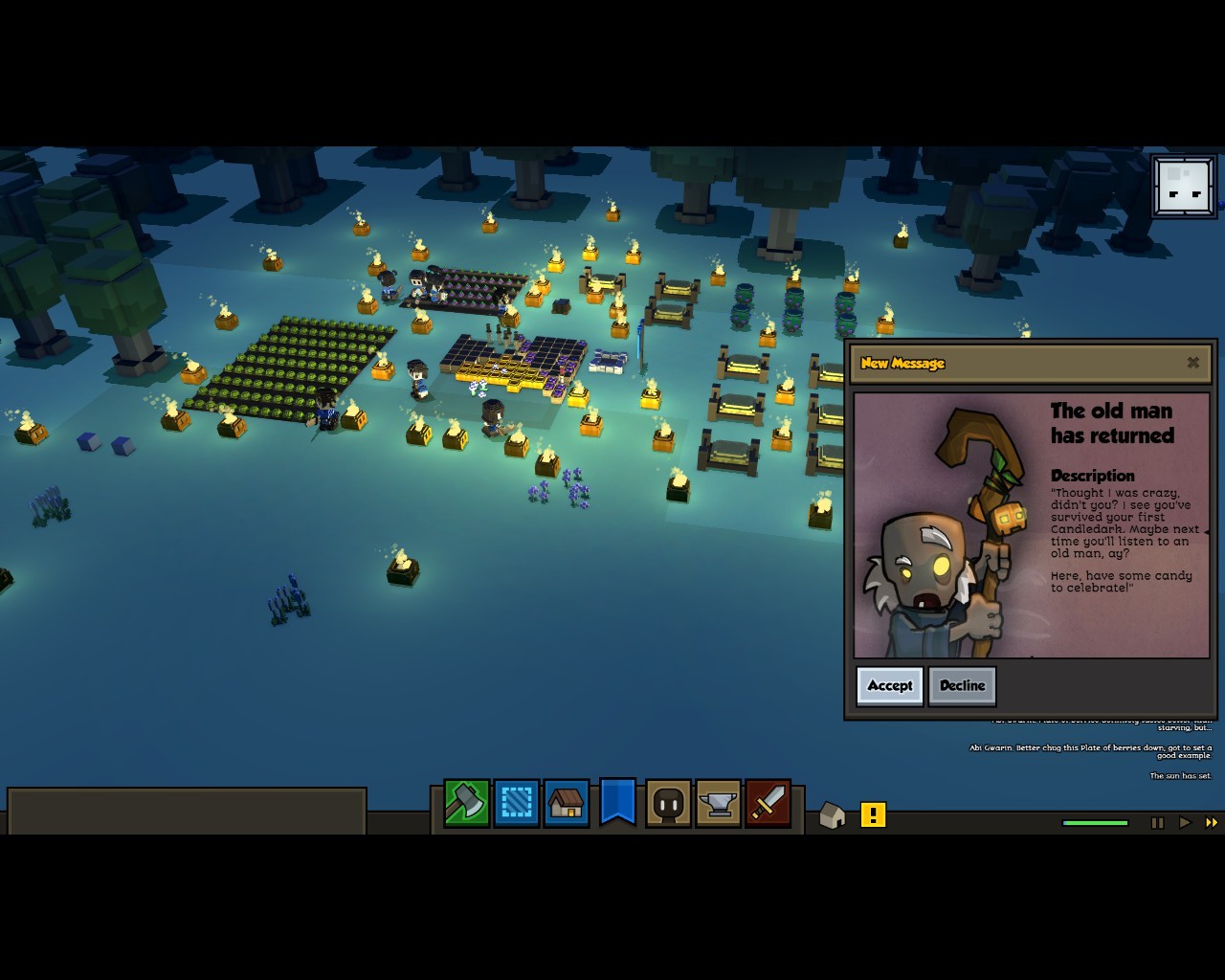
Task: Open the house build menu
Action: click(567, 803)
